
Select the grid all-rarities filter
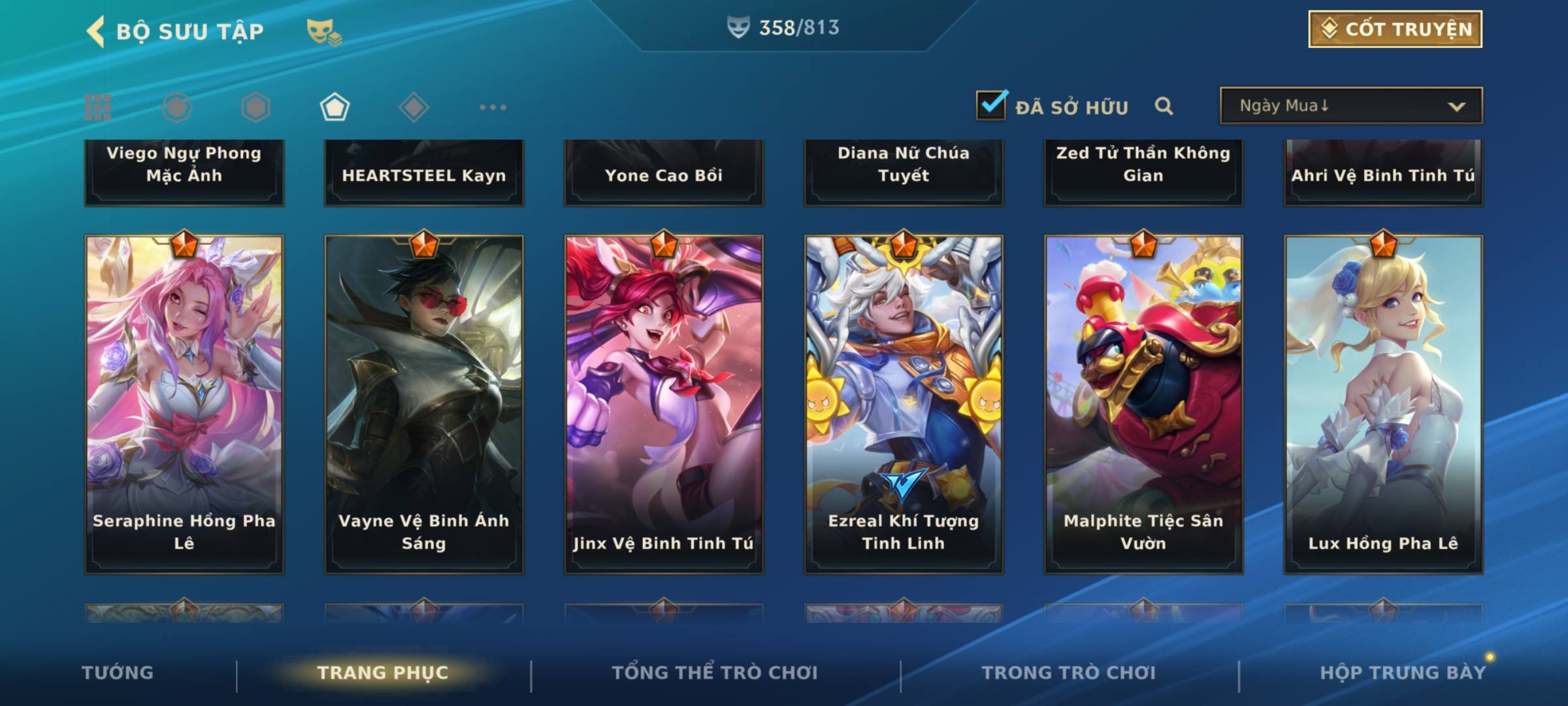coord(98,107)
